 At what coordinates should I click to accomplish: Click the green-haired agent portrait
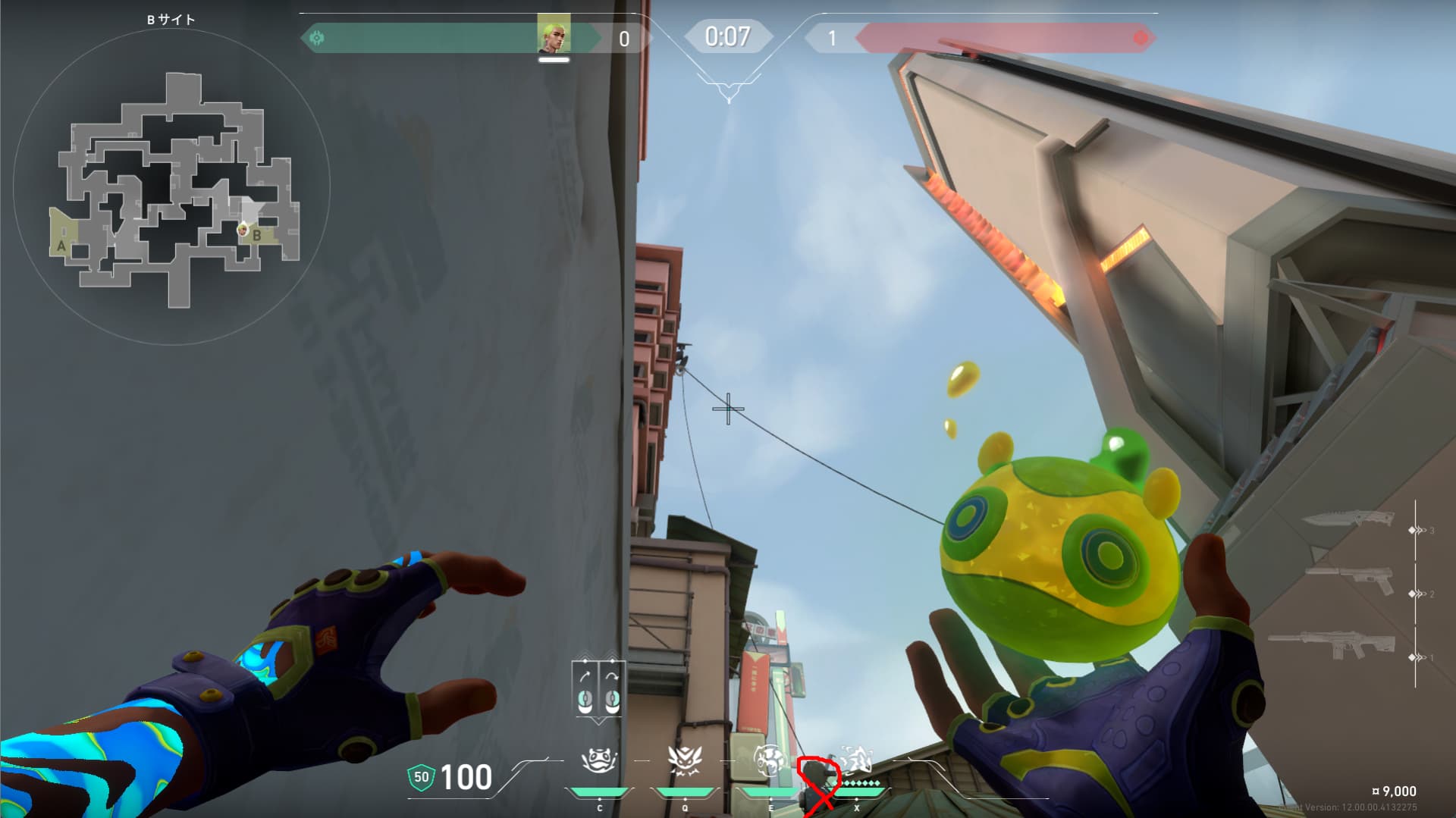click(554, 34)
